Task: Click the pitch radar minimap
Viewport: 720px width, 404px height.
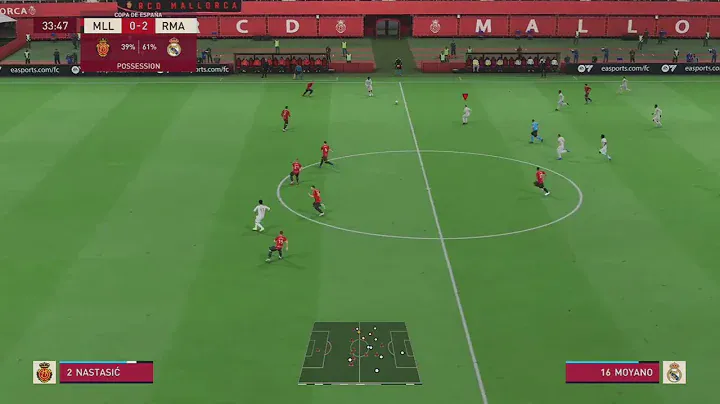Action: [x=359, y=353]
